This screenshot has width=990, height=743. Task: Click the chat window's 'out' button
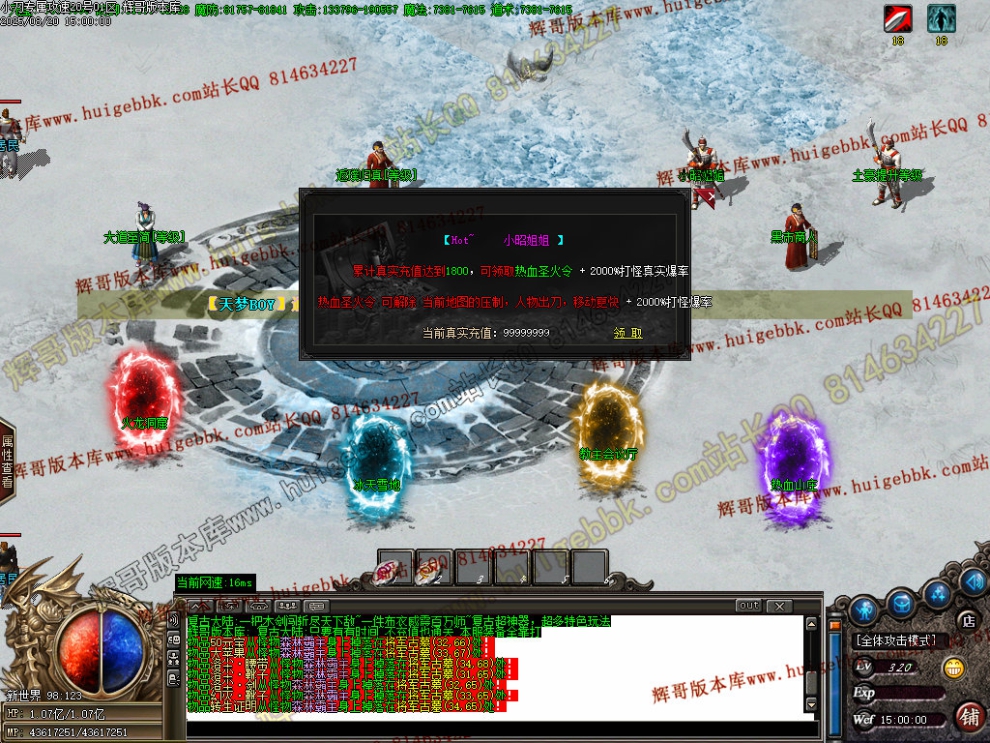pyautogui.click(x=748, y=606)
